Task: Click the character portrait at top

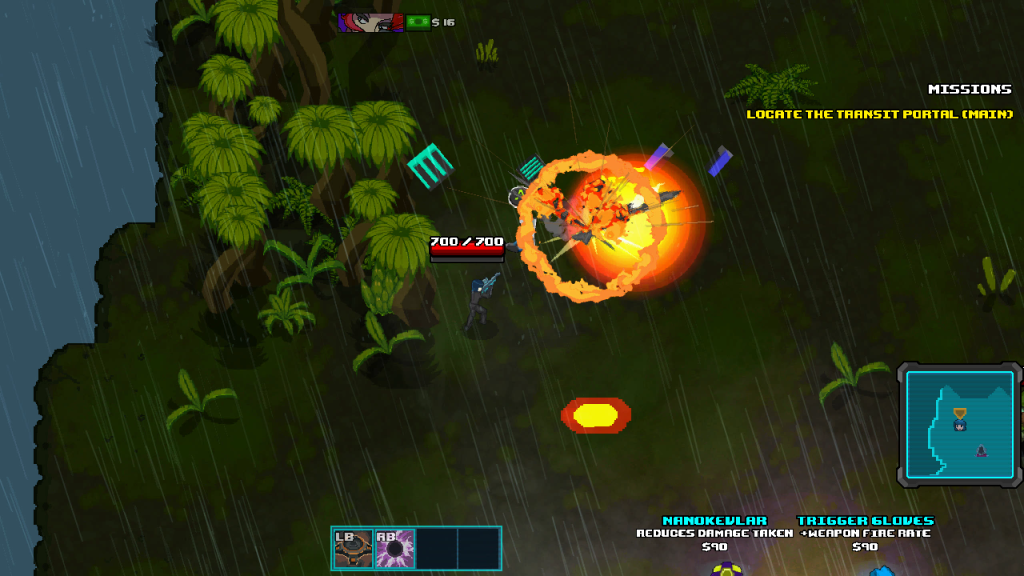Action: (x=369, y=22)
